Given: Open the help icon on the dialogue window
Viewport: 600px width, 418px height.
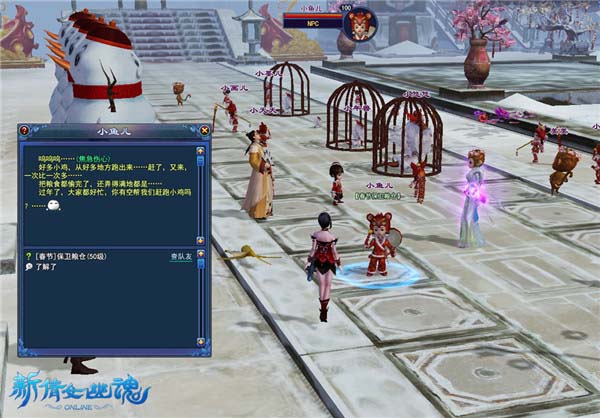Looking at the screenshot, I should (x=24, y=130).
